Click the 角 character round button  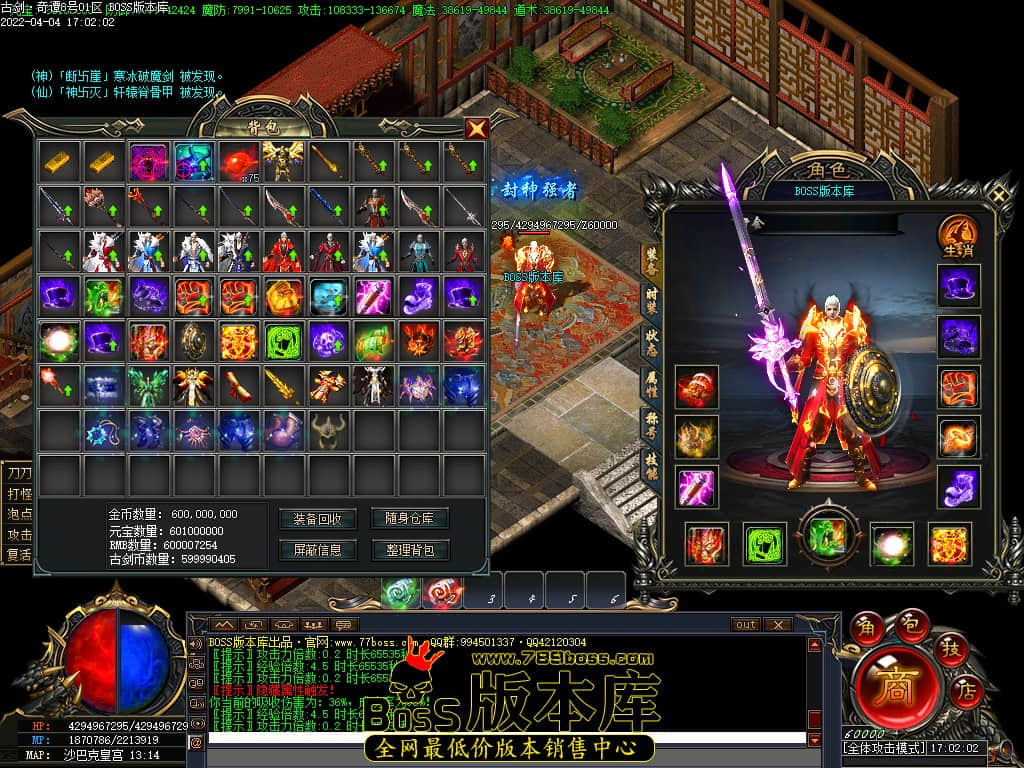865,629
